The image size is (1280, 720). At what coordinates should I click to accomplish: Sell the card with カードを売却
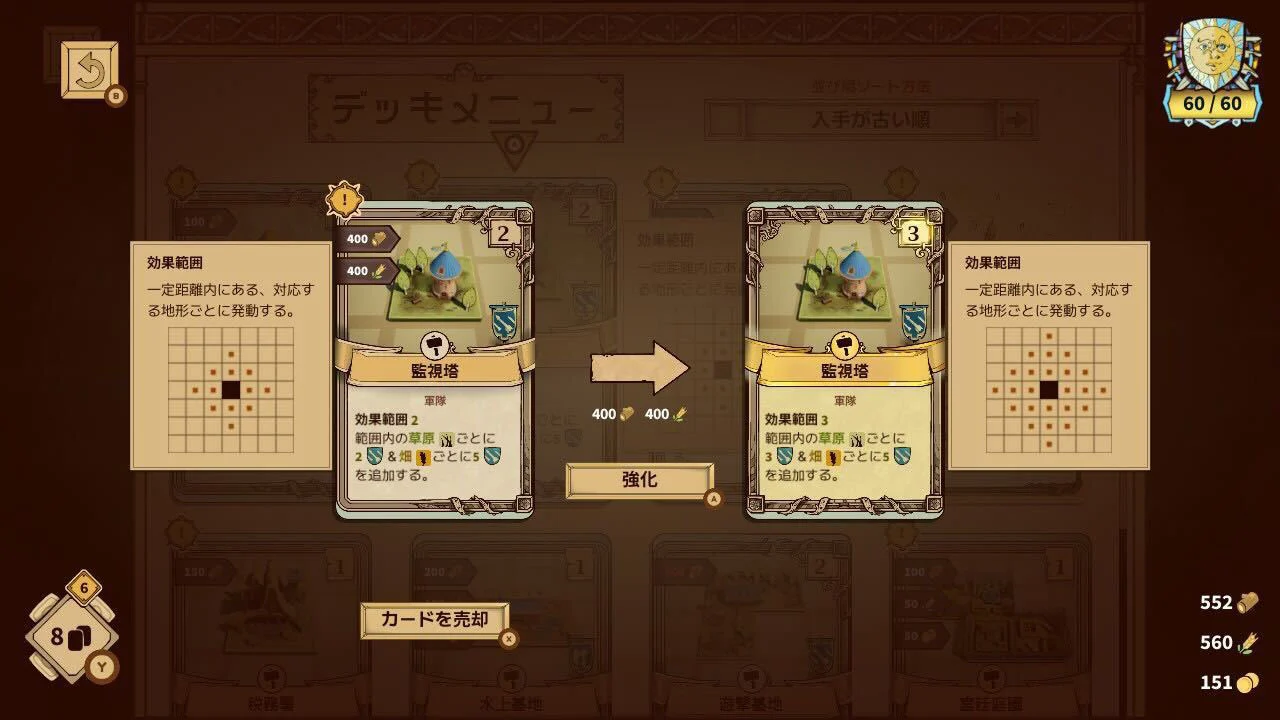(435, 620)
